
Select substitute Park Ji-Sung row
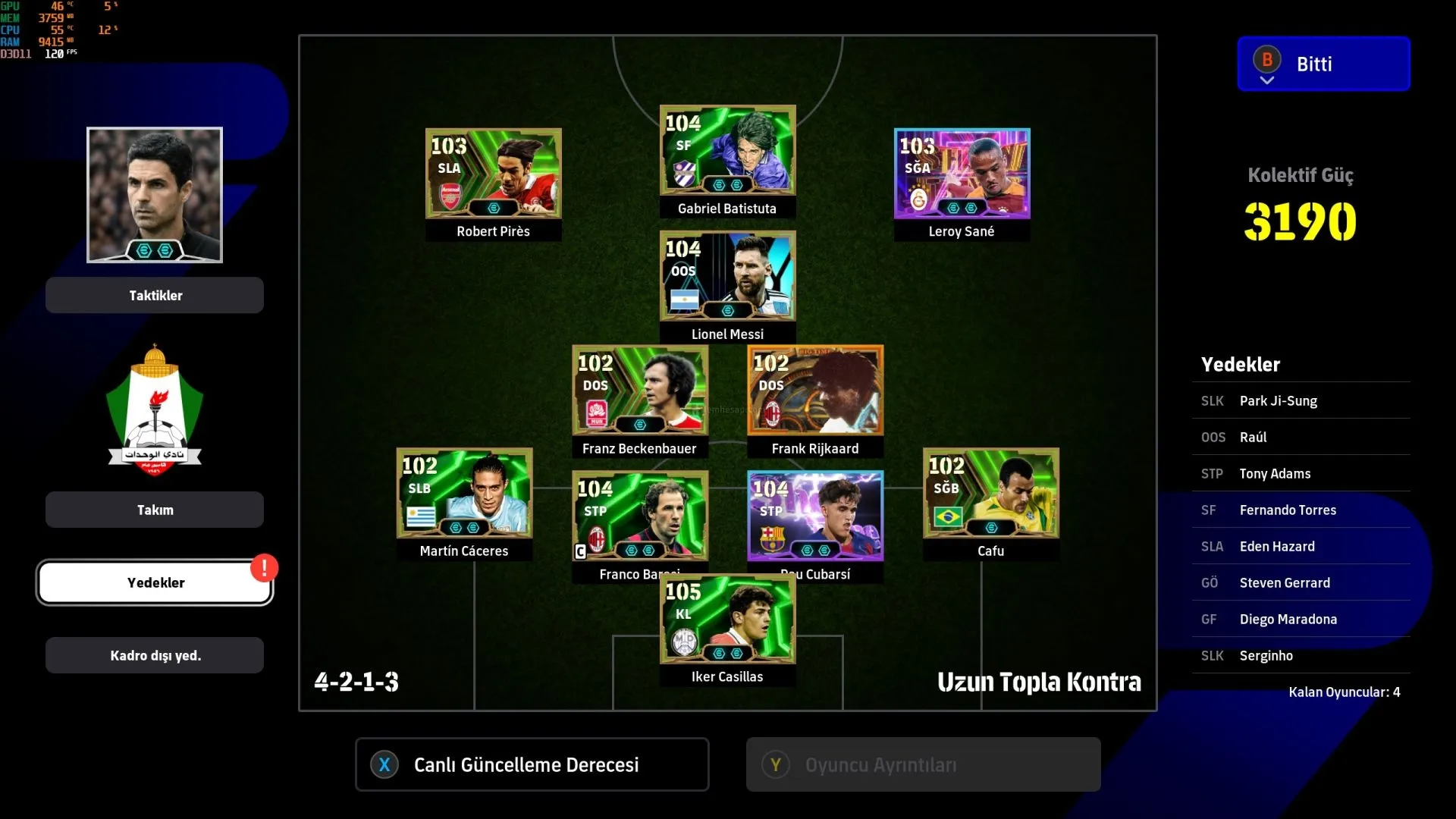tap(1301, 400)
